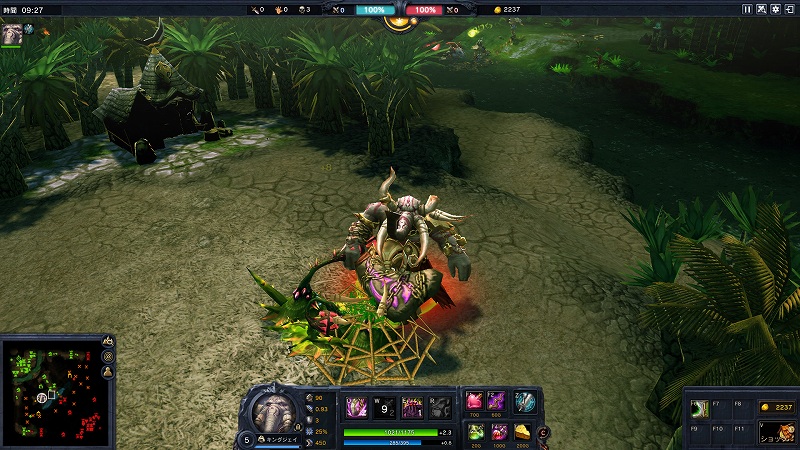The height and width of the screenshot is (450, 800).
Task: Select the purple wand item slot
Action: click(x=497, y=400)
